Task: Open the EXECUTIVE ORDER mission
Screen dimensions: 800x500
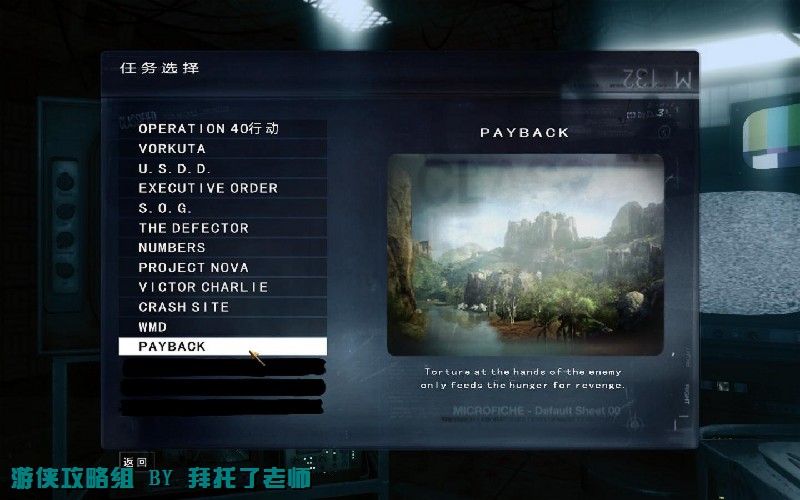Action: [x=208, y=188]
